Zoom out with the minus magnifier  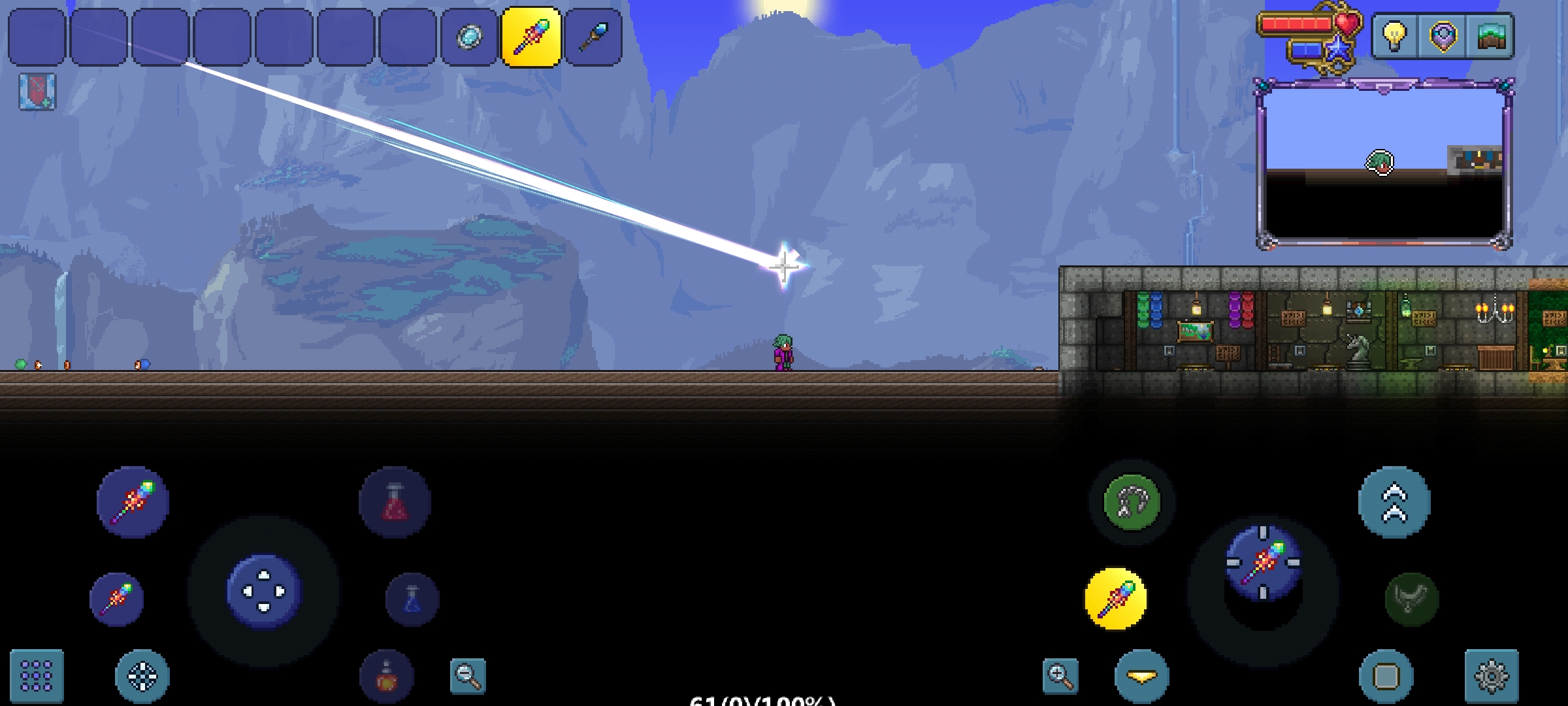[468, 676]
